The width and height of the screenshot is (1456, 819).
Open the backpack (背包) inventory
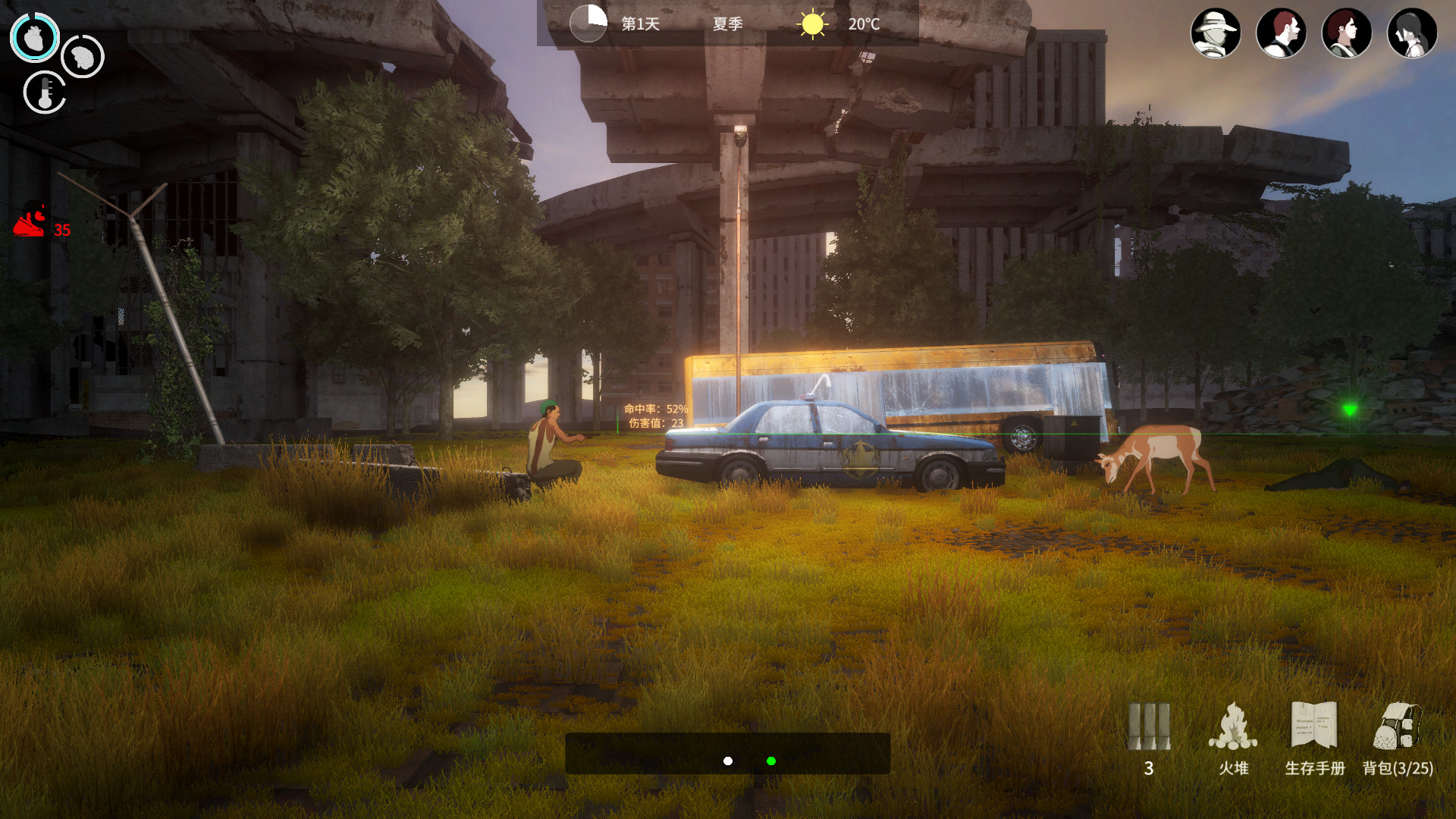click(1397, 728)
